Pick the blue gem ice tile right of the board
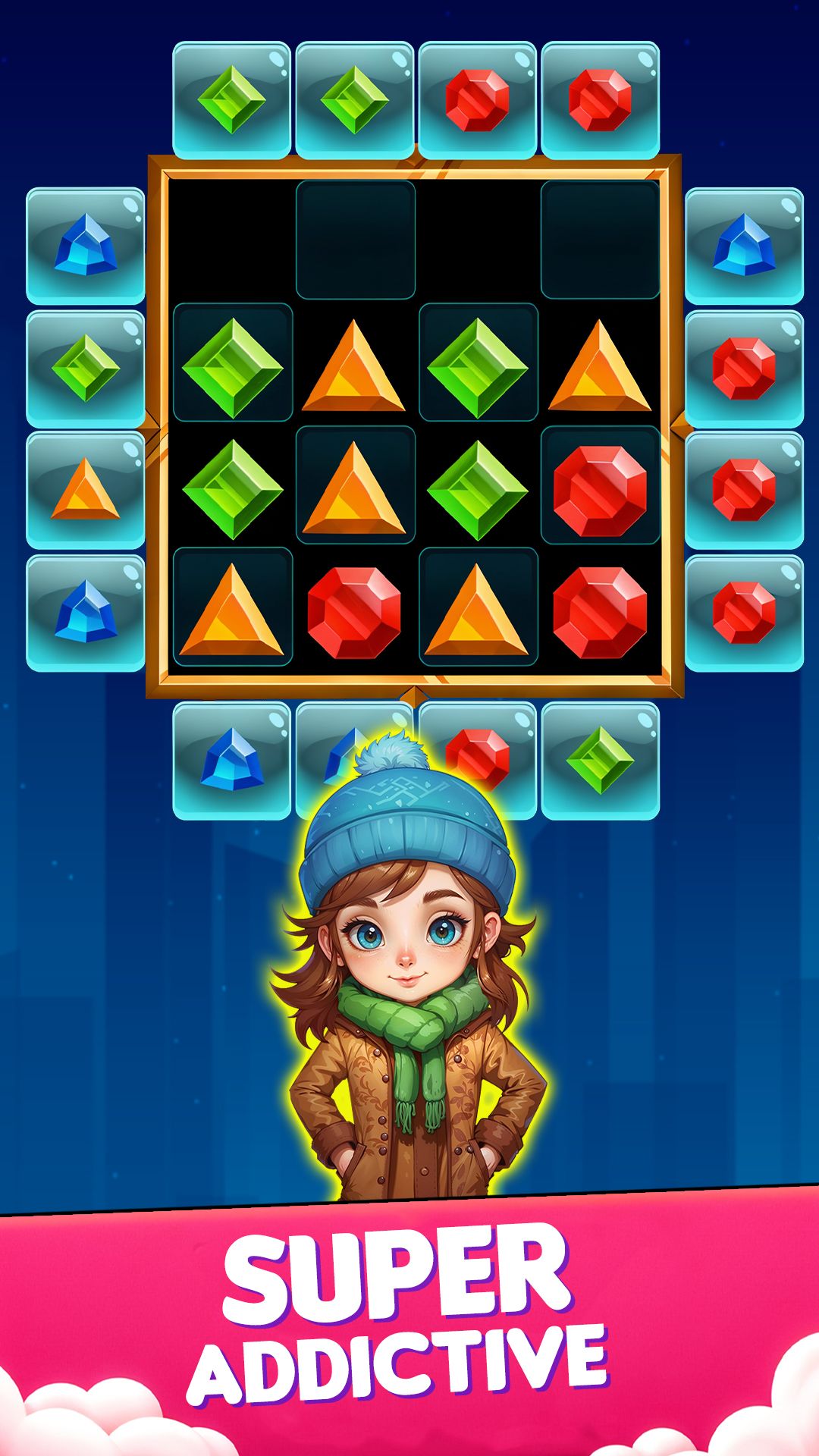 (x=744, y=246)
